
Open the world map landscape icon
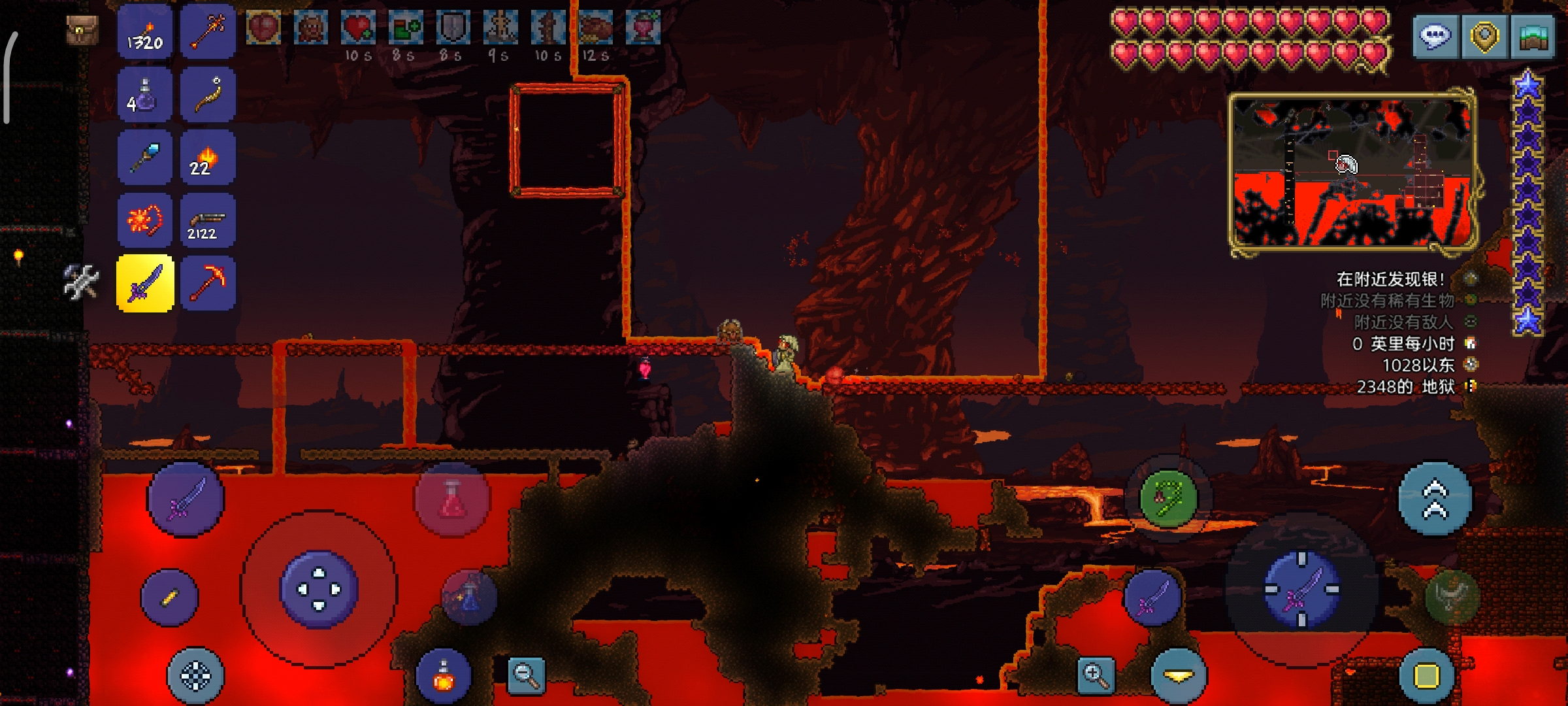point(1533,37)
